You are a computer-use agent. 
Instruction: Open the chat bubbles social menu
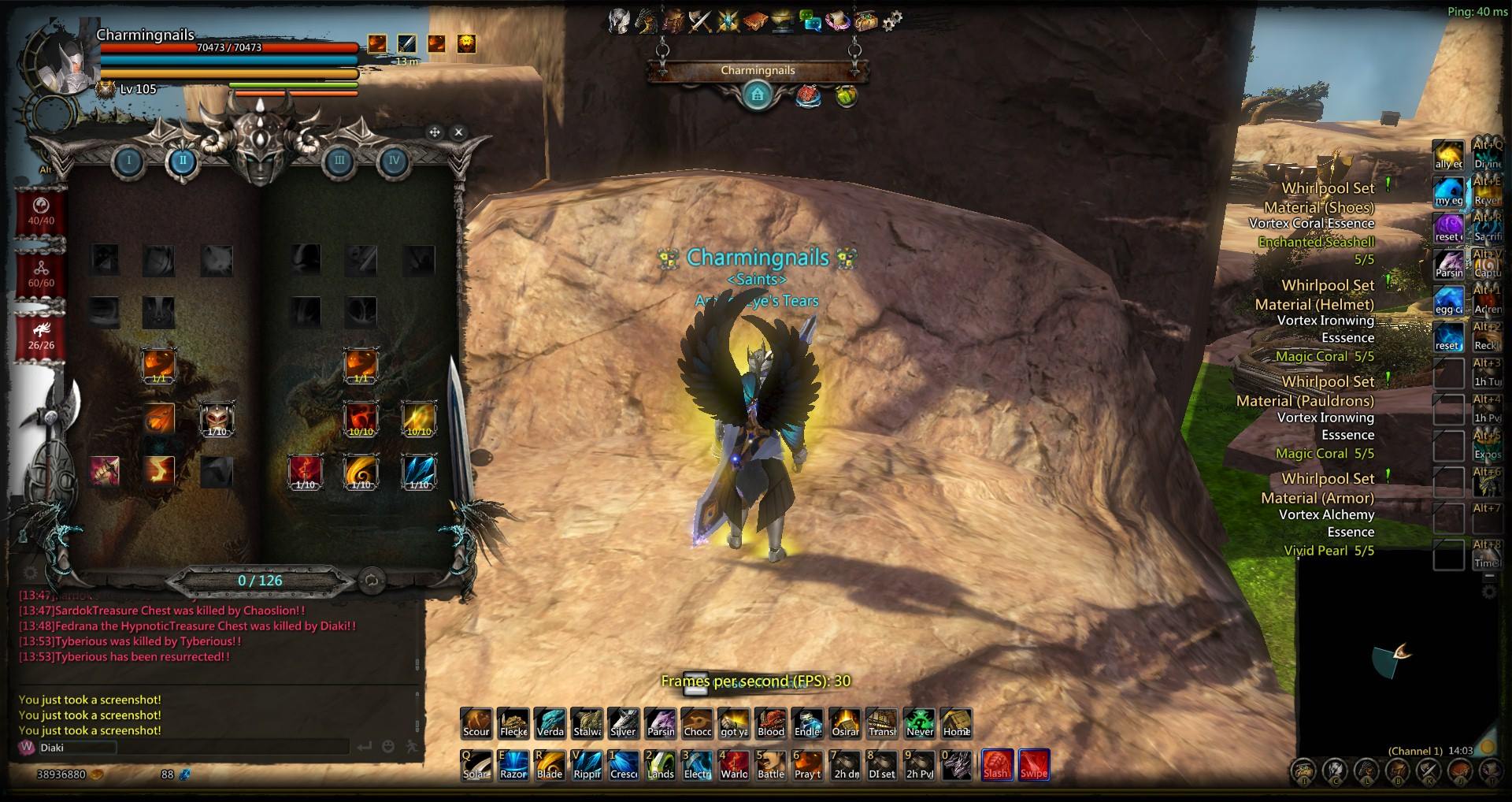tap(810, 21)
